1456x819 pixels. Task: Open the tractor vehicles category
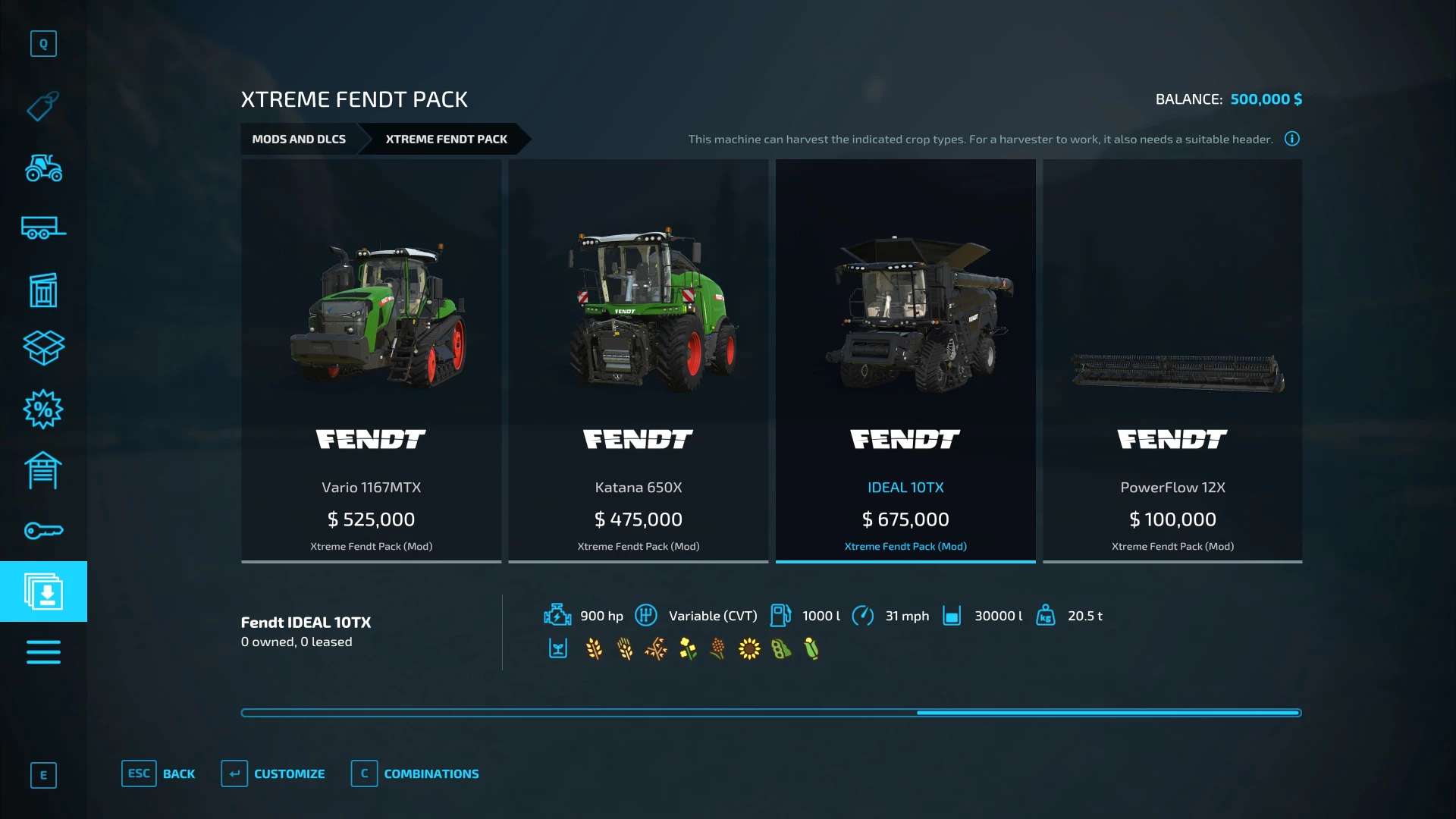coord(43,168)
